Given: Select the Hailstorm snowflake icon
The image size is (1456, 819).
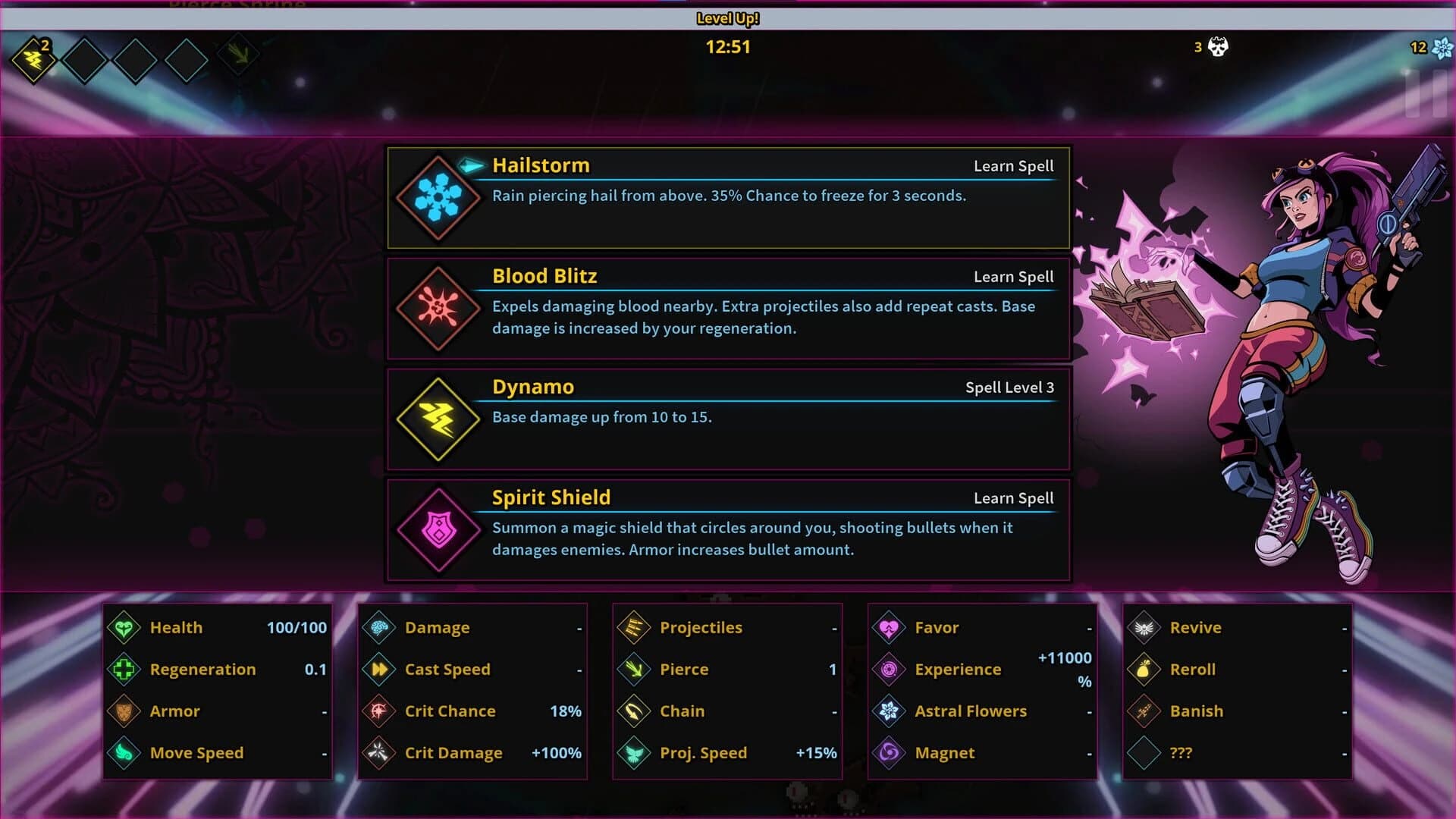Looking at the screenshot, I should 437,199.
